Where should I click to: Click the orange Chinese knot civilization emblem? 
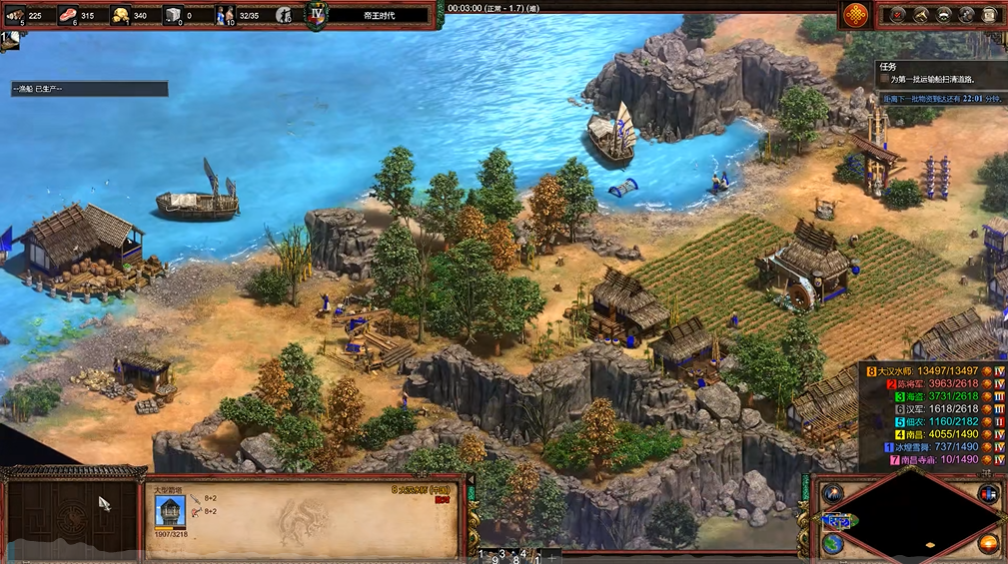point(855,15)
